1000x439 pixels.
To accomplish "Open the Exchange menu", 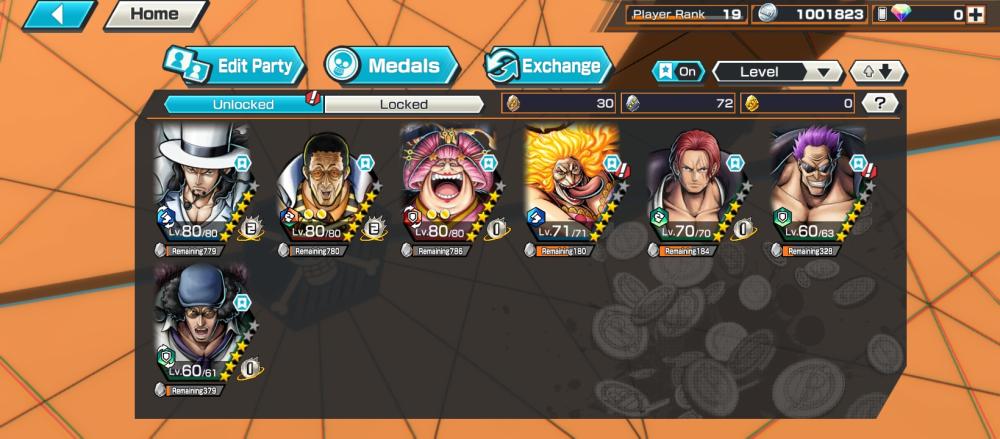I will click(x=548, y=66).
